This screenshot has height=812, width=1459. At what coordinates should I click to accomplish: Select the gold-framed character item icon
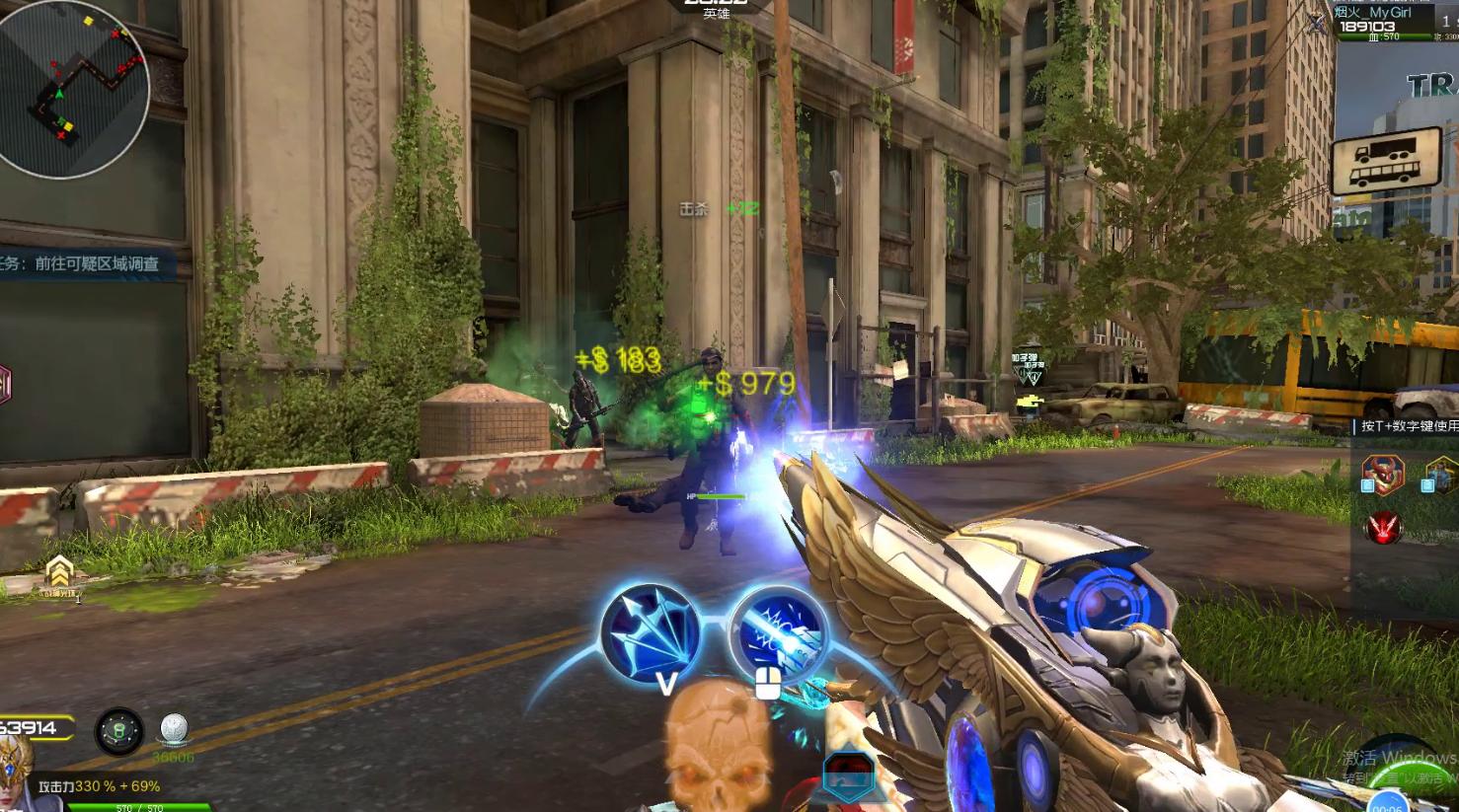pos(1442,476)
